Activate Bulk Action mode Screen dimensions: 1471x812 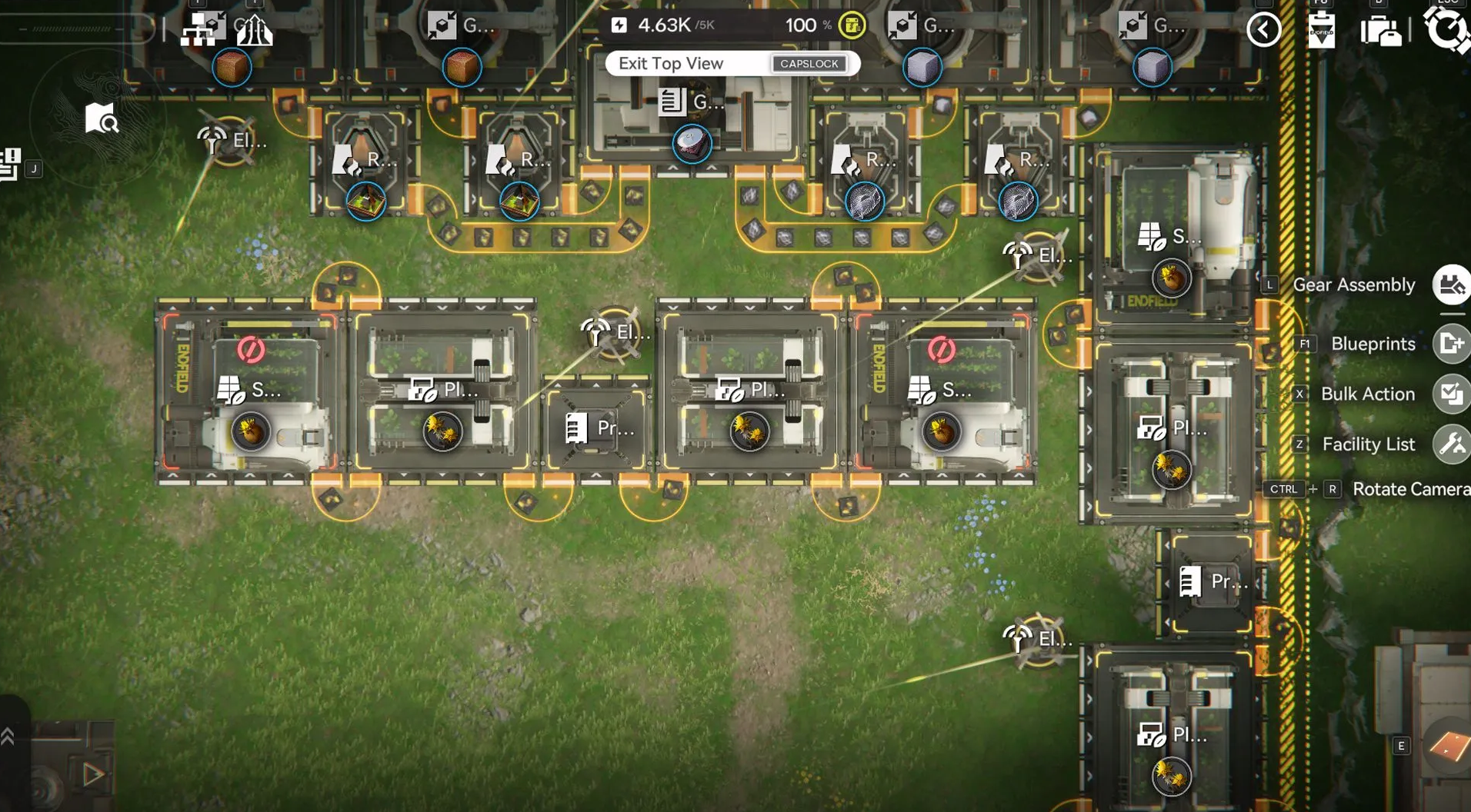(x=1451, y=394)
